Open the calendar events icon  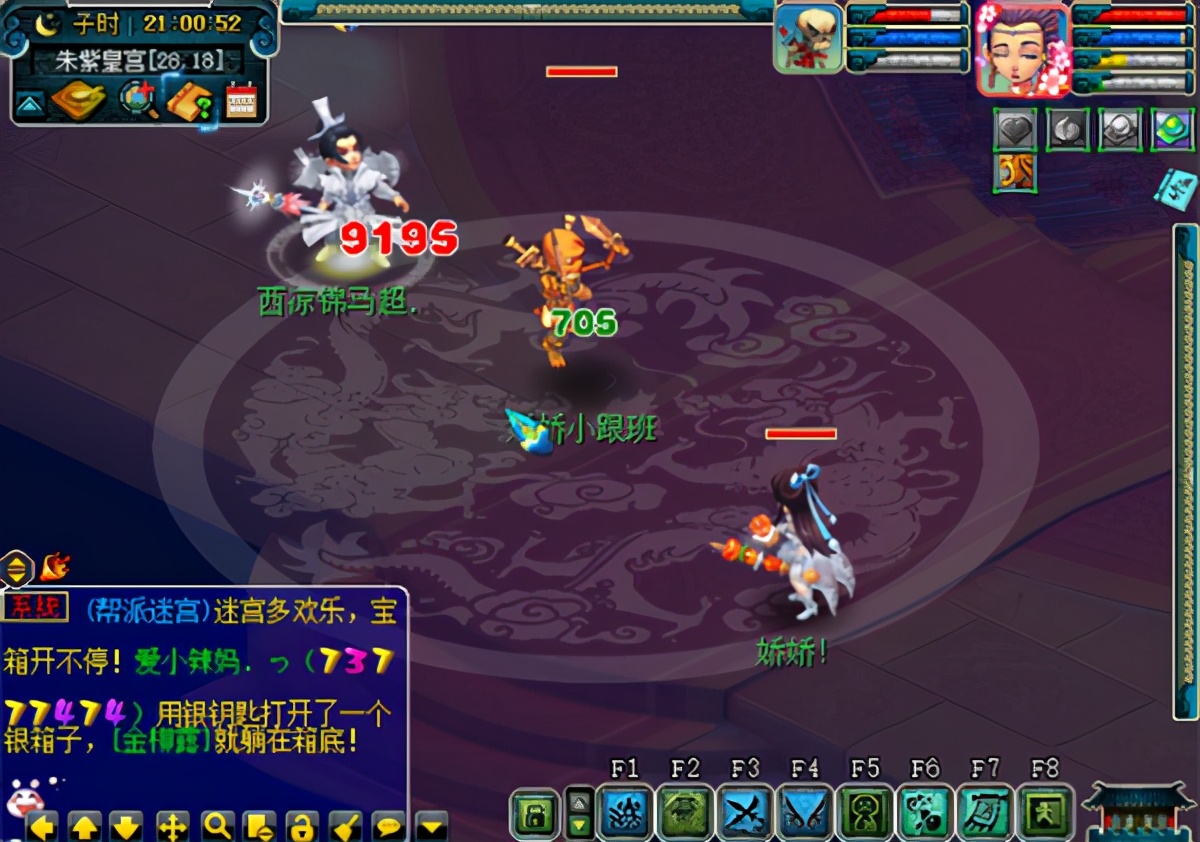[x=241, y=100]
